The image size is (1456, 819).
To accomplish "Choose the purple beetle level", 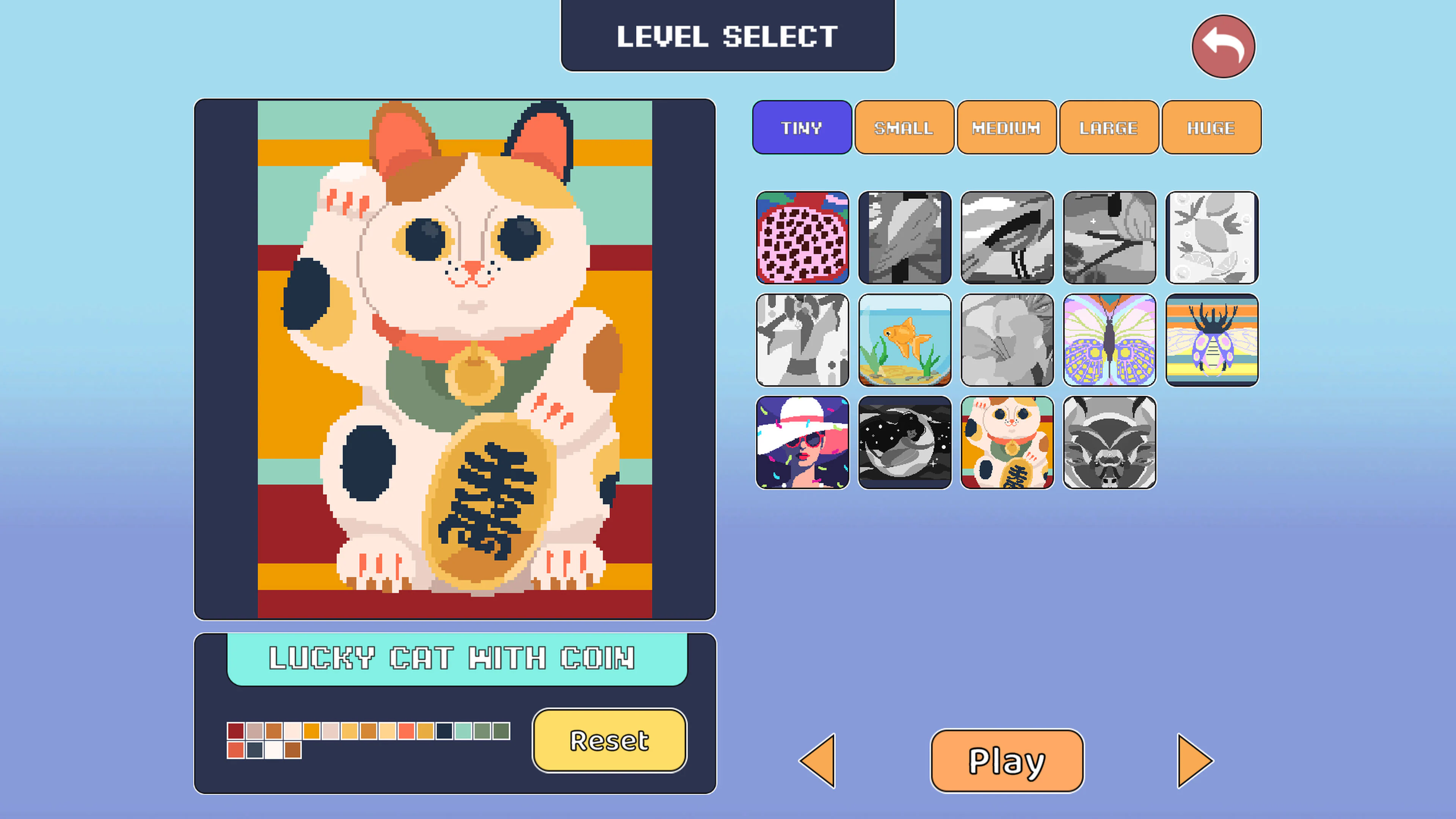I will tap(1212, 340).
